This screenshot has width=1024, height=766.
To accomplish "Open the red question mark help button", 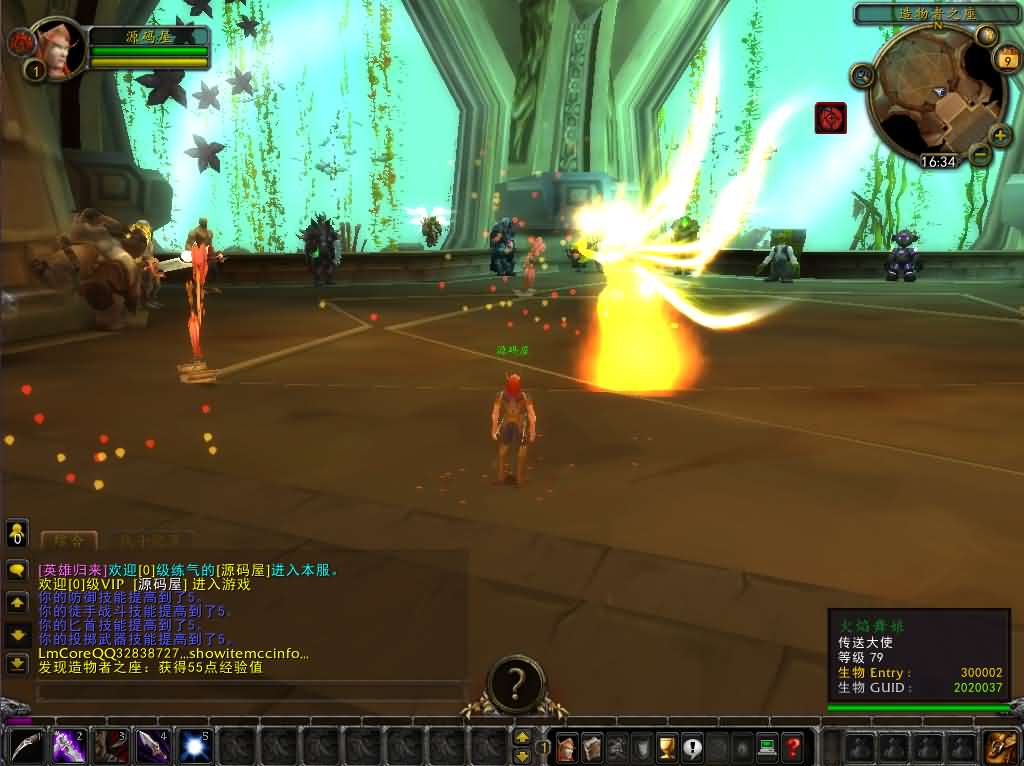I will click(792, 747).
